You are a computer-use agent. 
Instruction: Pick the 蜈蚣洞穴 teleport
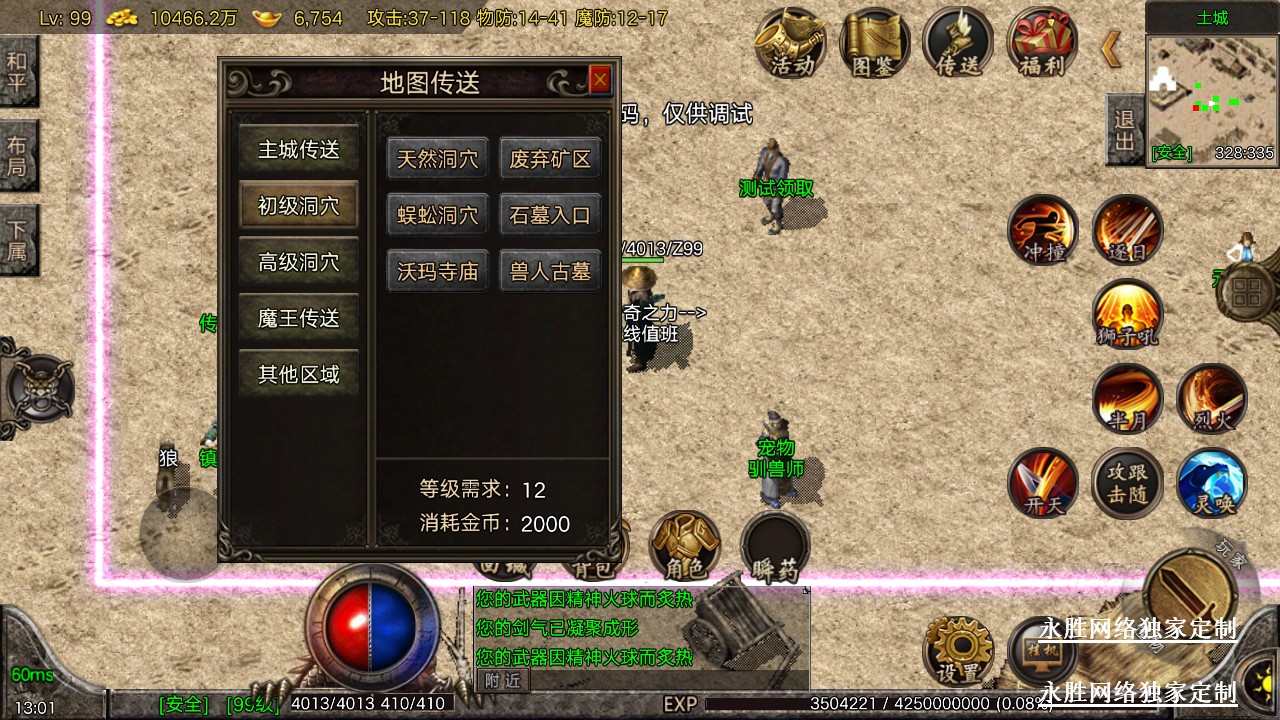click(438, 215)
